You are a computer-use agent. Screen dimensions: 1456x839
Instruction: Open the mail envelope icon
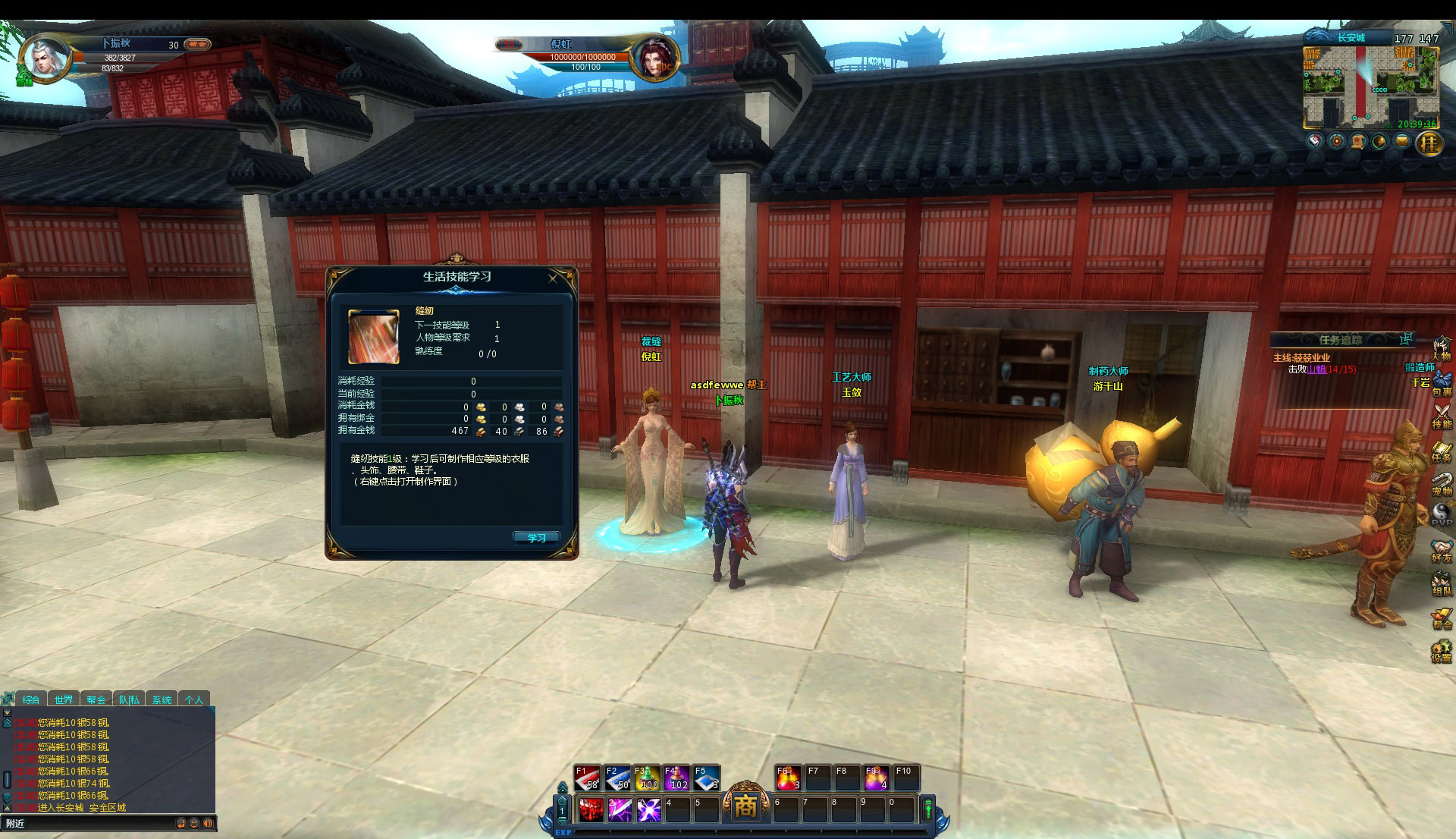1401,141
